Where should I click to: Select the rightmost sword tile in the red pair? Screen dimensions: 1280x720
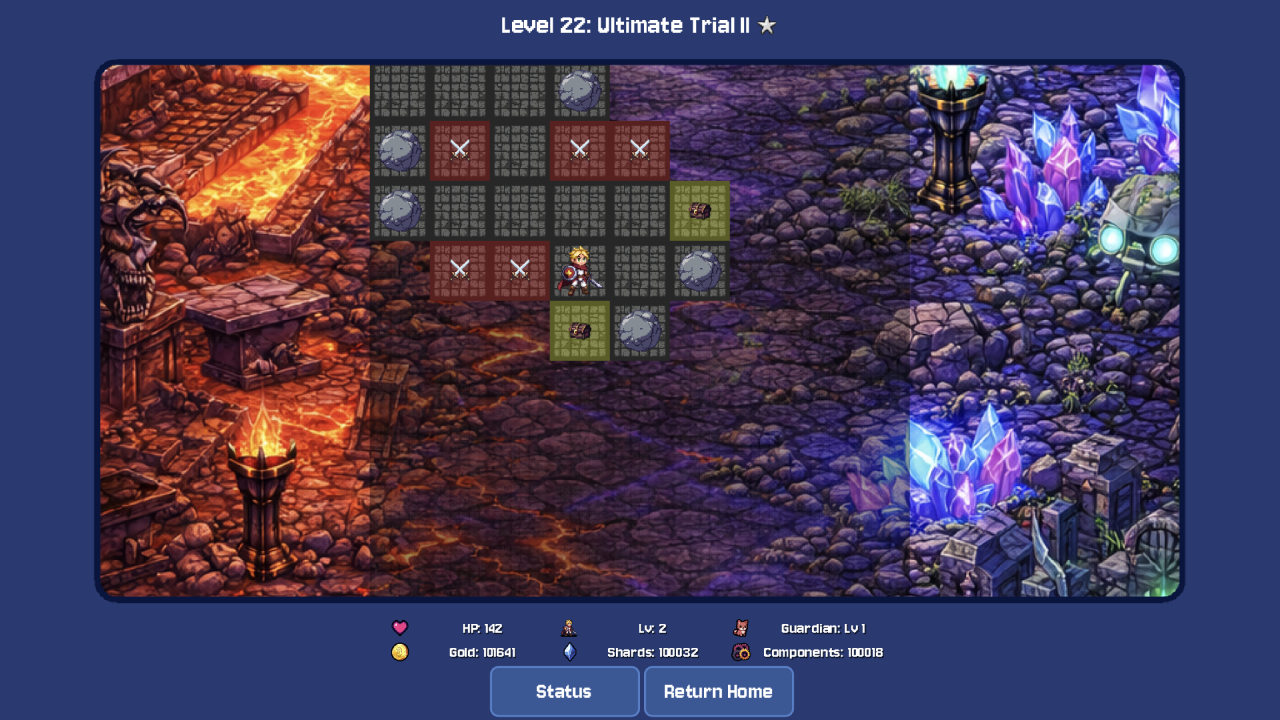click(x=640, y=152)
